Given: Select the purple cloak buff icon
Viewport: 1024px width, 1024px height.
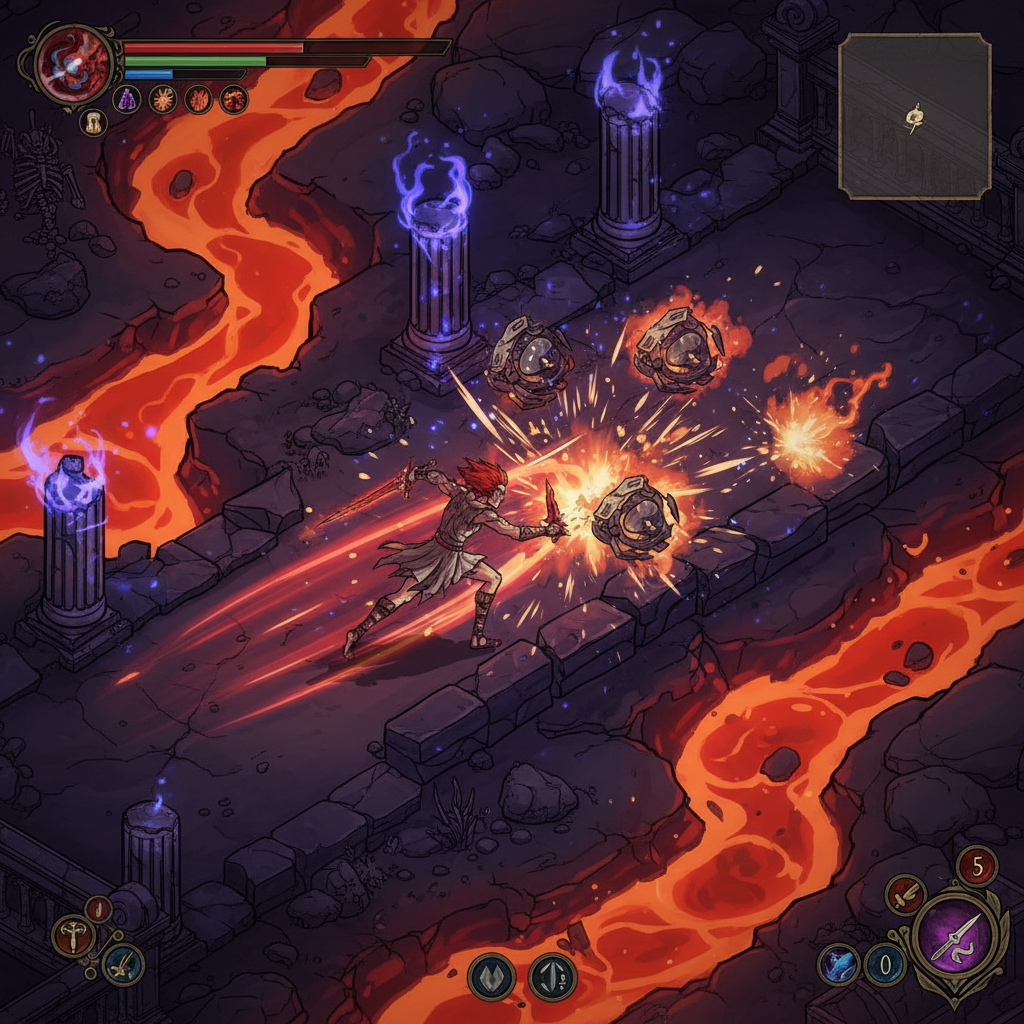Looking at the screenshot, I should (126, 99).
